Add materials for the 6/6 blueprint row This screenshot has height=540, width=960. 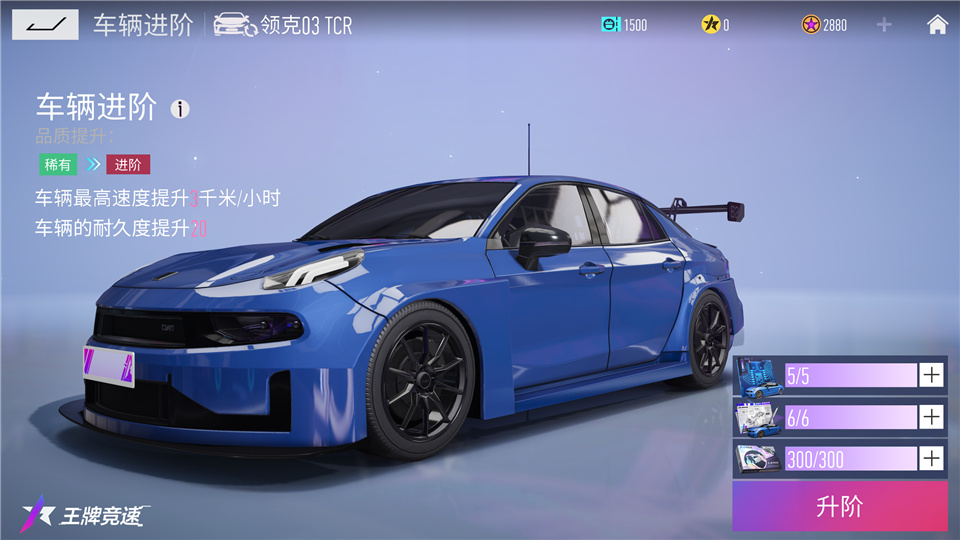coord(931,417)
